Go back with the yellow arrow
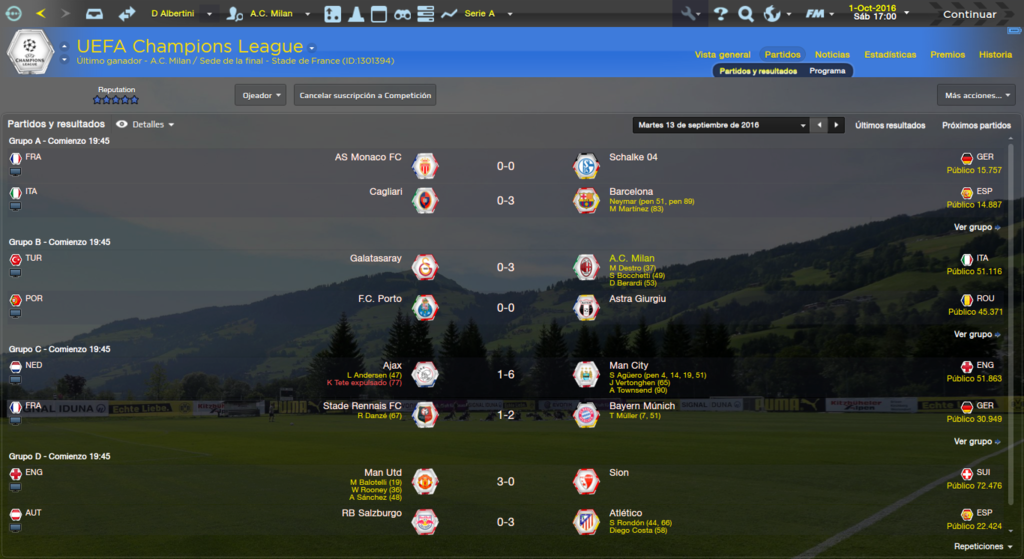Viewport: 1024px width, 559px height. 40,14
